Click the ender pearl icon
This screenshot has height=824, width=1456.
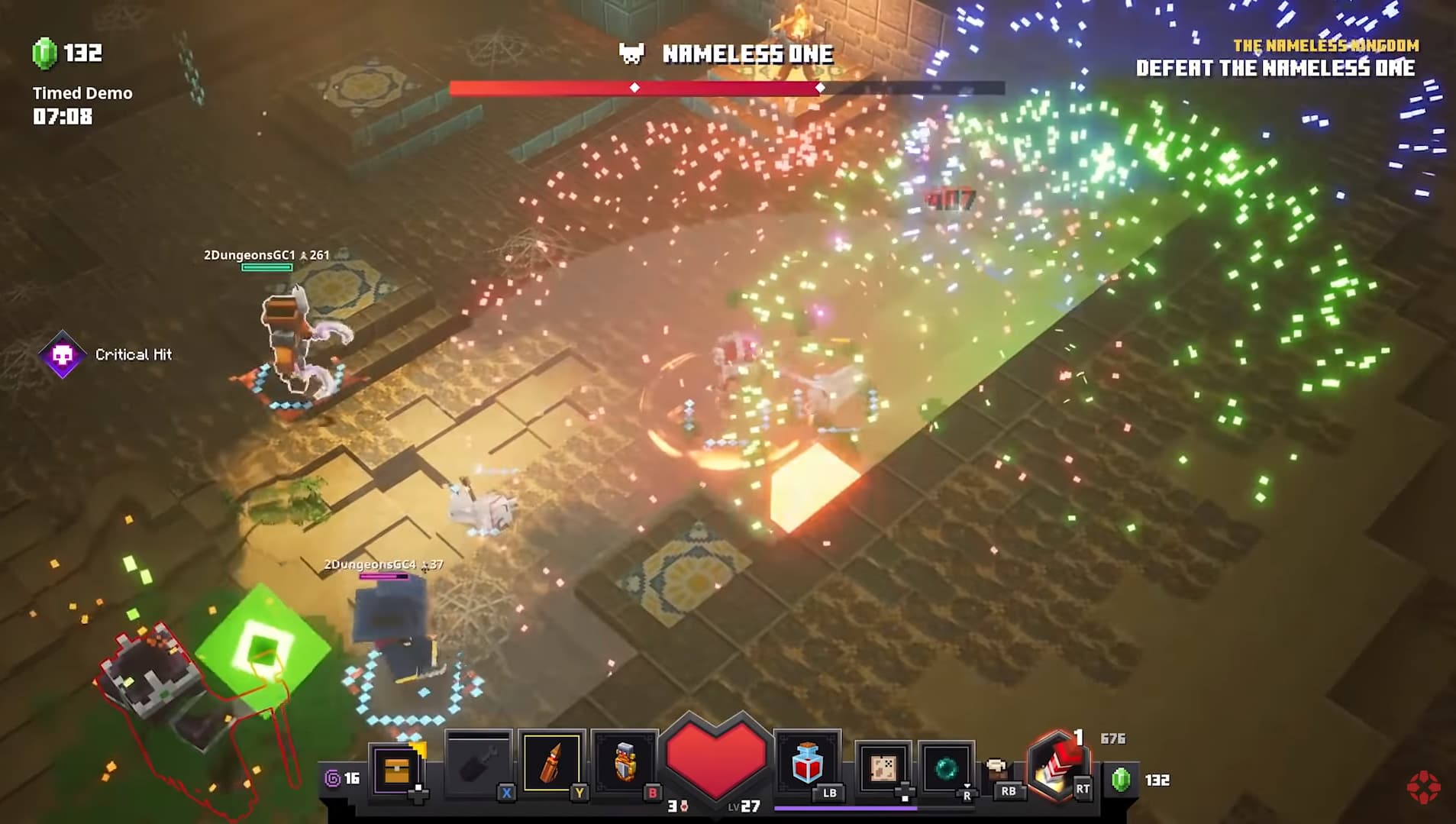pyautogui.click(x=946, y=767)
